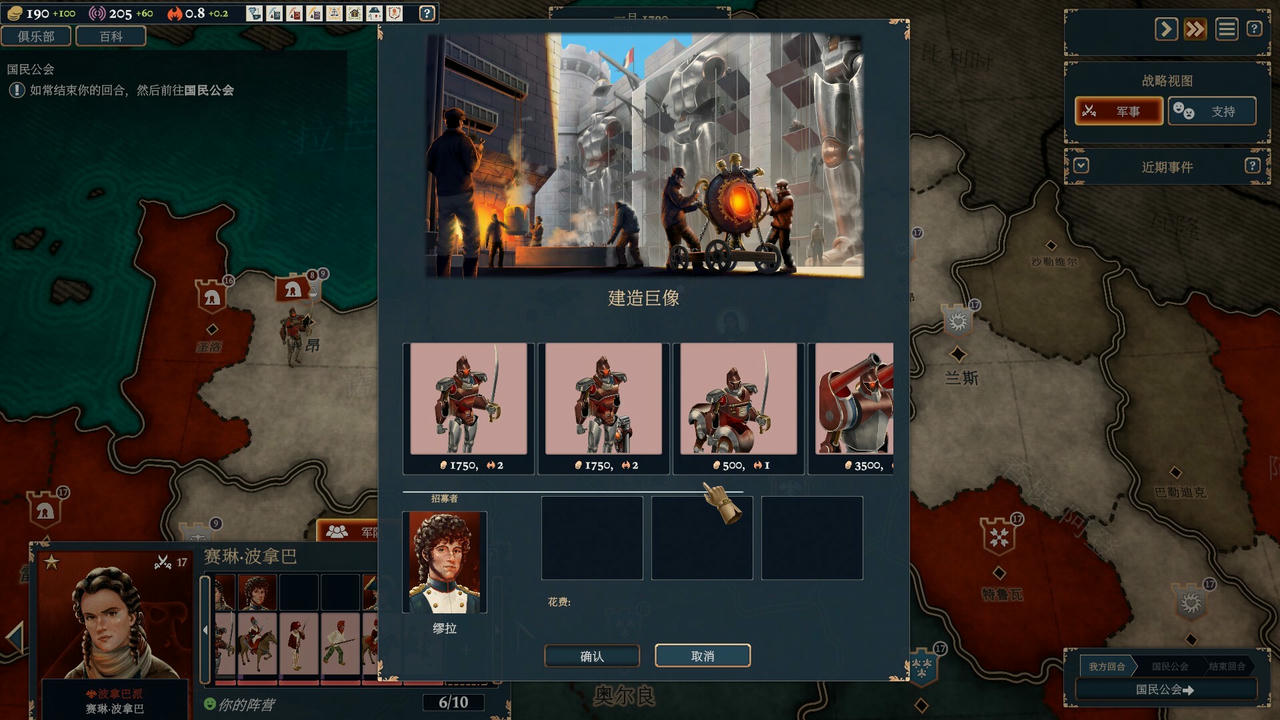Open the game menu hamburger icon
The width and height of the screenshot is (1280, 720).
tap(1227, 28)
